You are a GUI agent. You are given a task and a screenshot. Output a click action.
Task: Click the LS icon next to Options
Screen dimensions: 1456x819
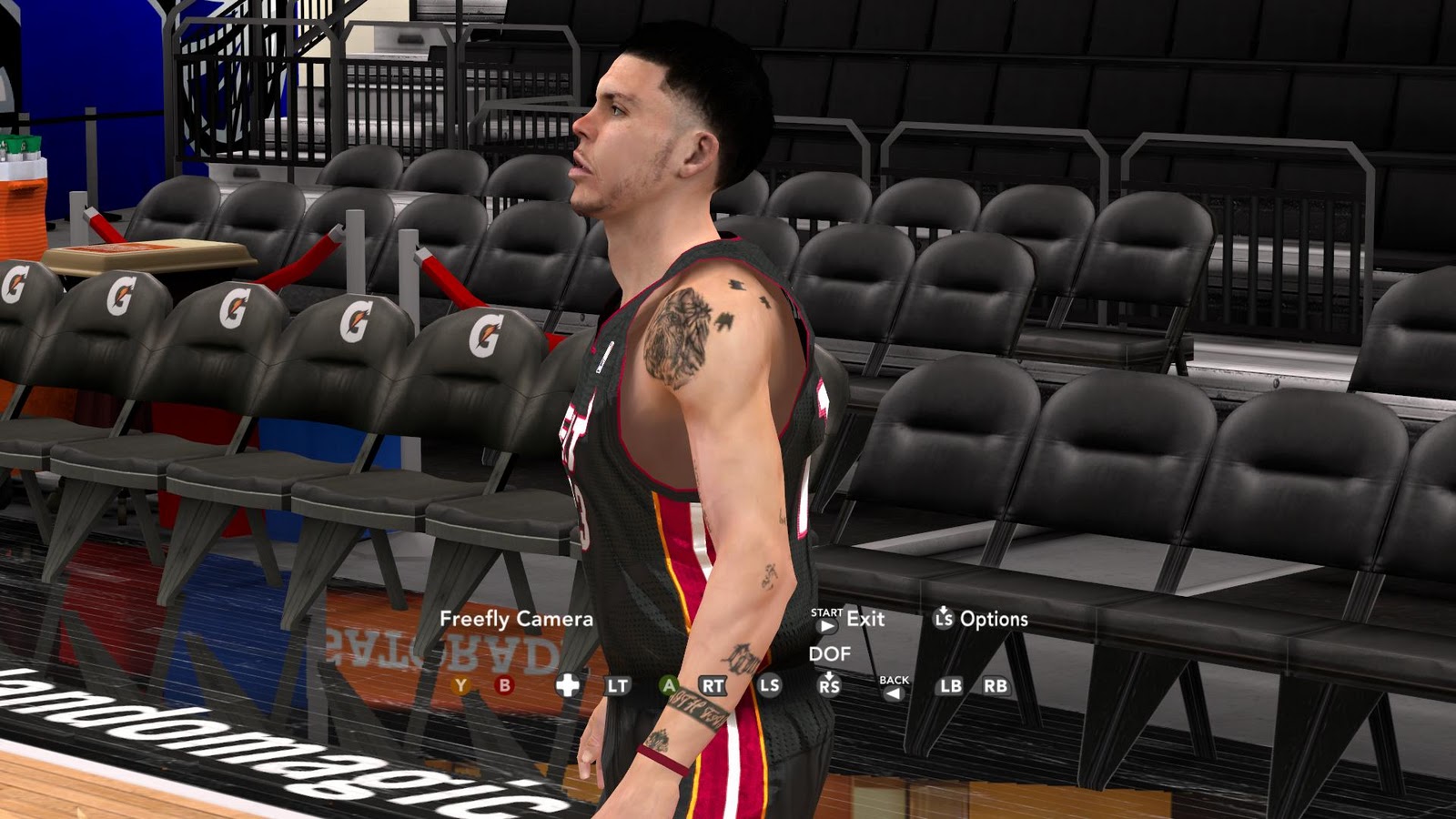[942, 619]
